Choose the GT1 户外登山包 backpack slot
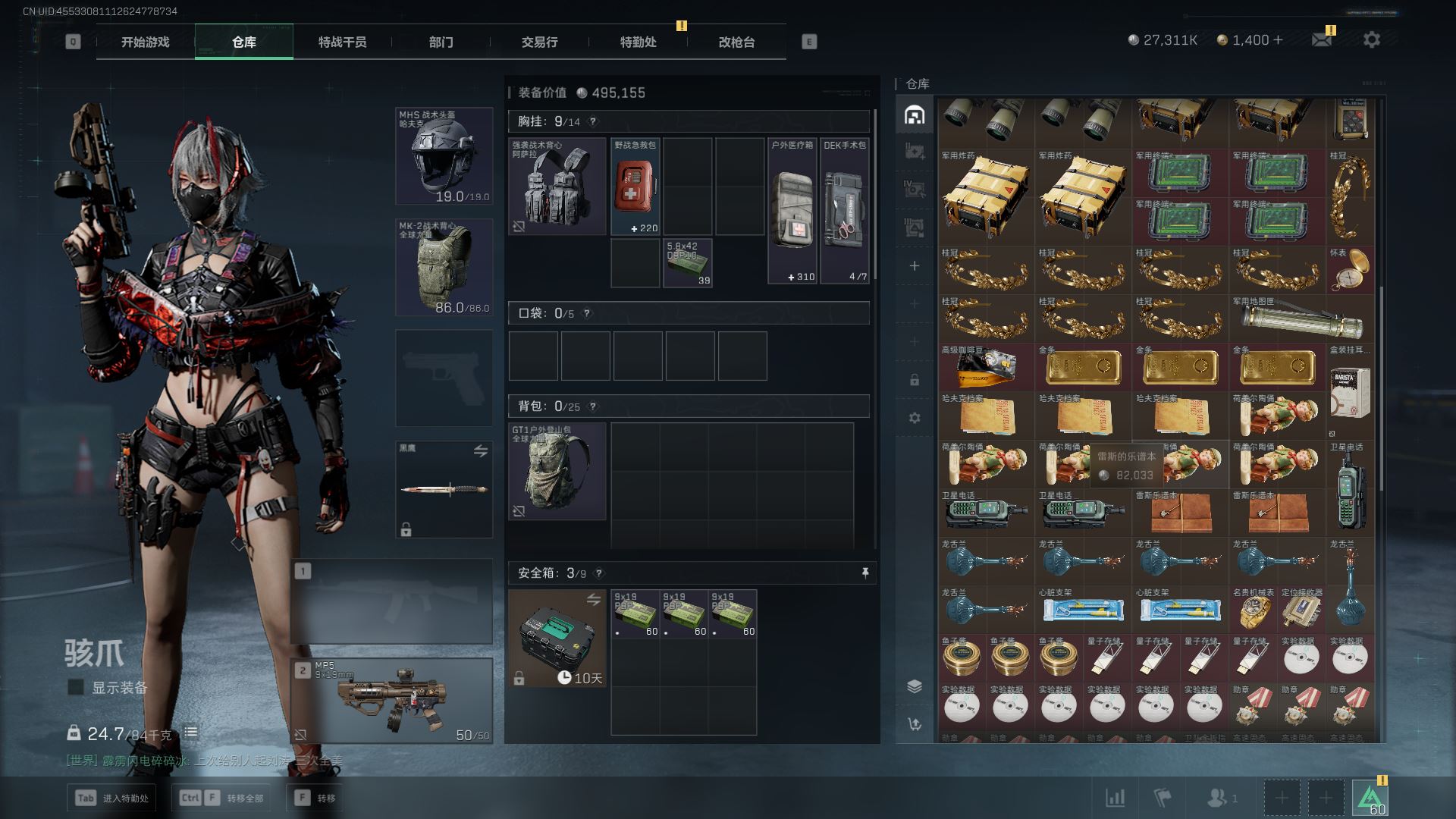This screenshot has width=1456, height=819. click(x=557, y=471)
